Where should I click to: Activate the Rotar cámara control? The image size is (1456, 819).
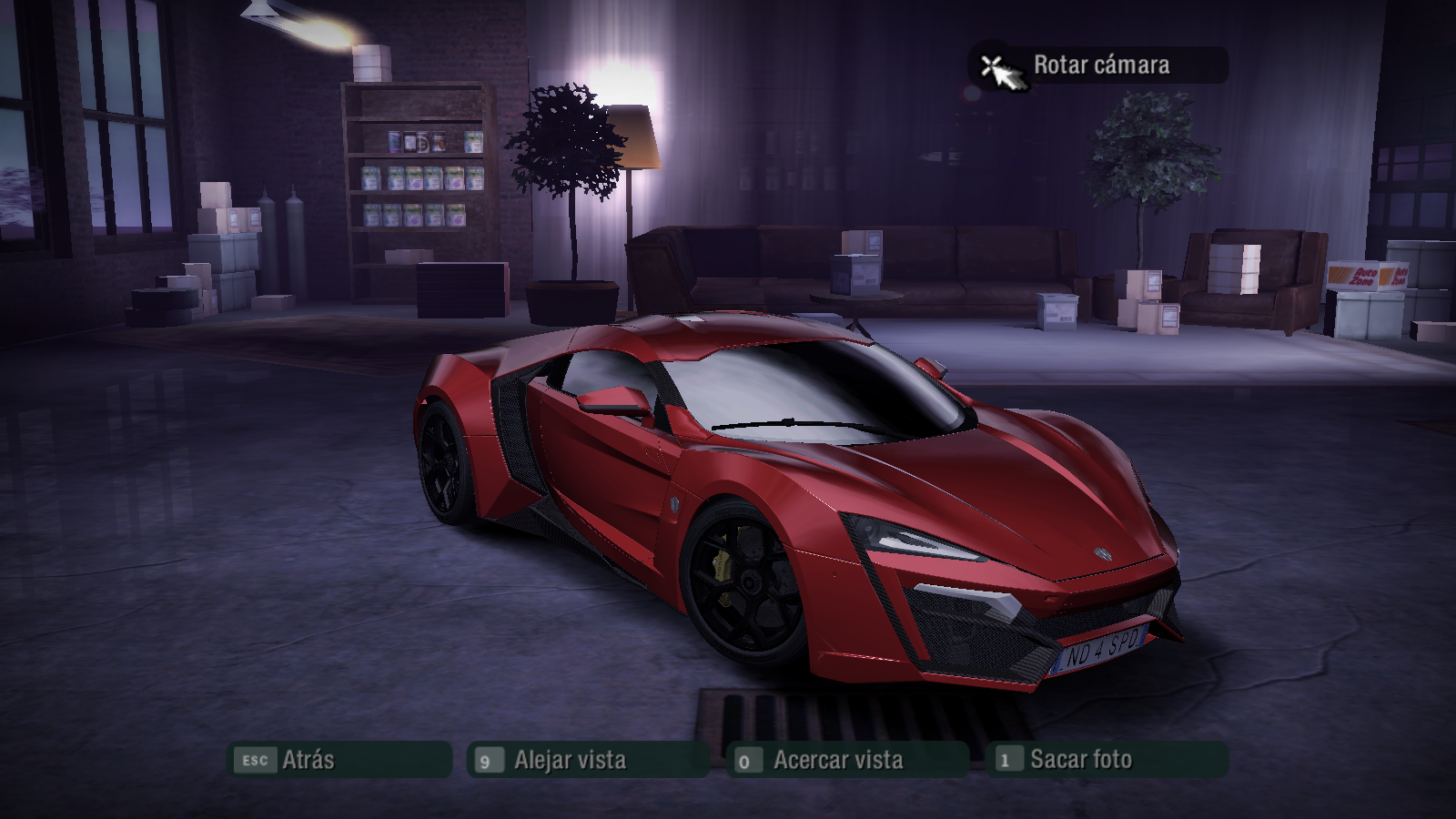(1099, 66)
